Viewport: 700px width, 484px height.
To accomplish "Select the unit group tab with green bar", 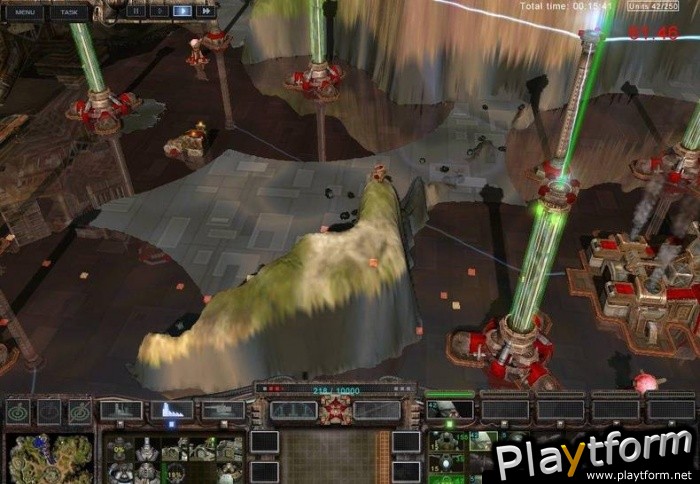I will click(450, 407).
